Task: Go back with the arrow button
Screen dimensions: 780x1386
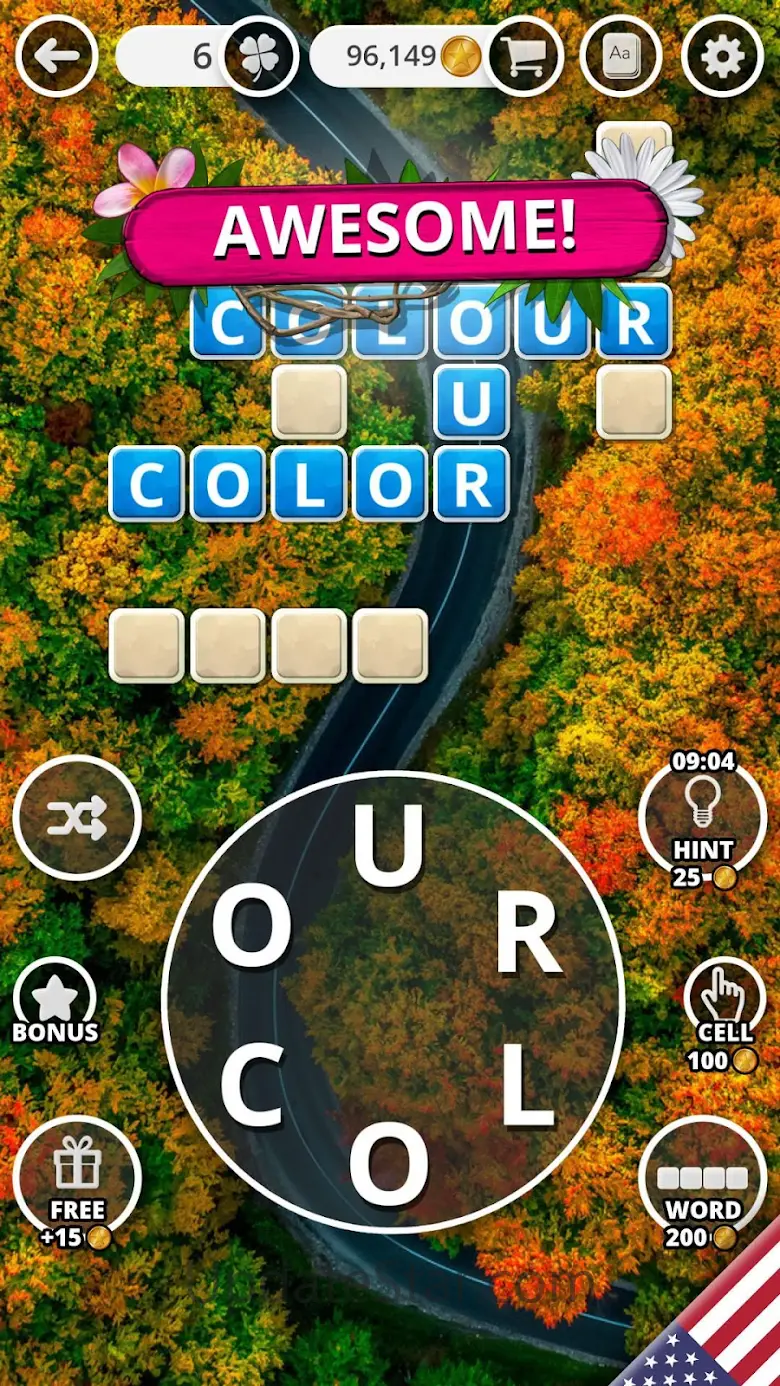Action: coord(57,55)
